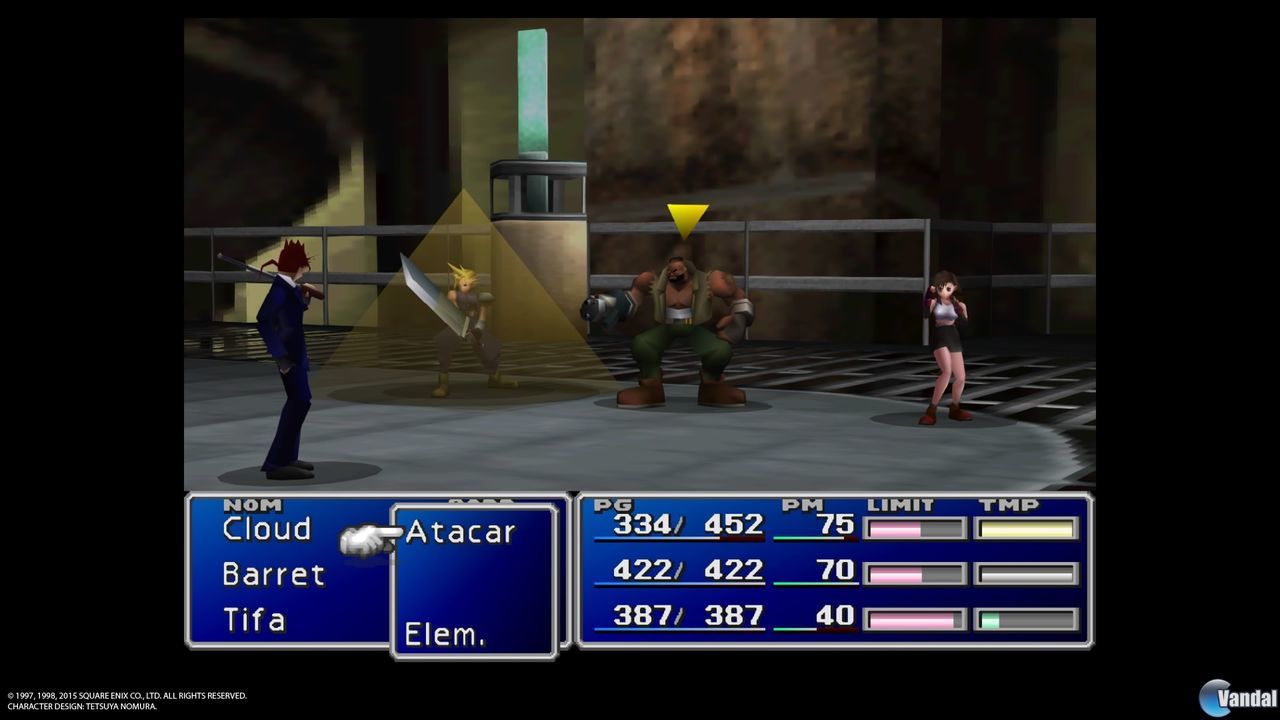
Task: Click the enemy in the blue suit
Action: pos(285,340)
